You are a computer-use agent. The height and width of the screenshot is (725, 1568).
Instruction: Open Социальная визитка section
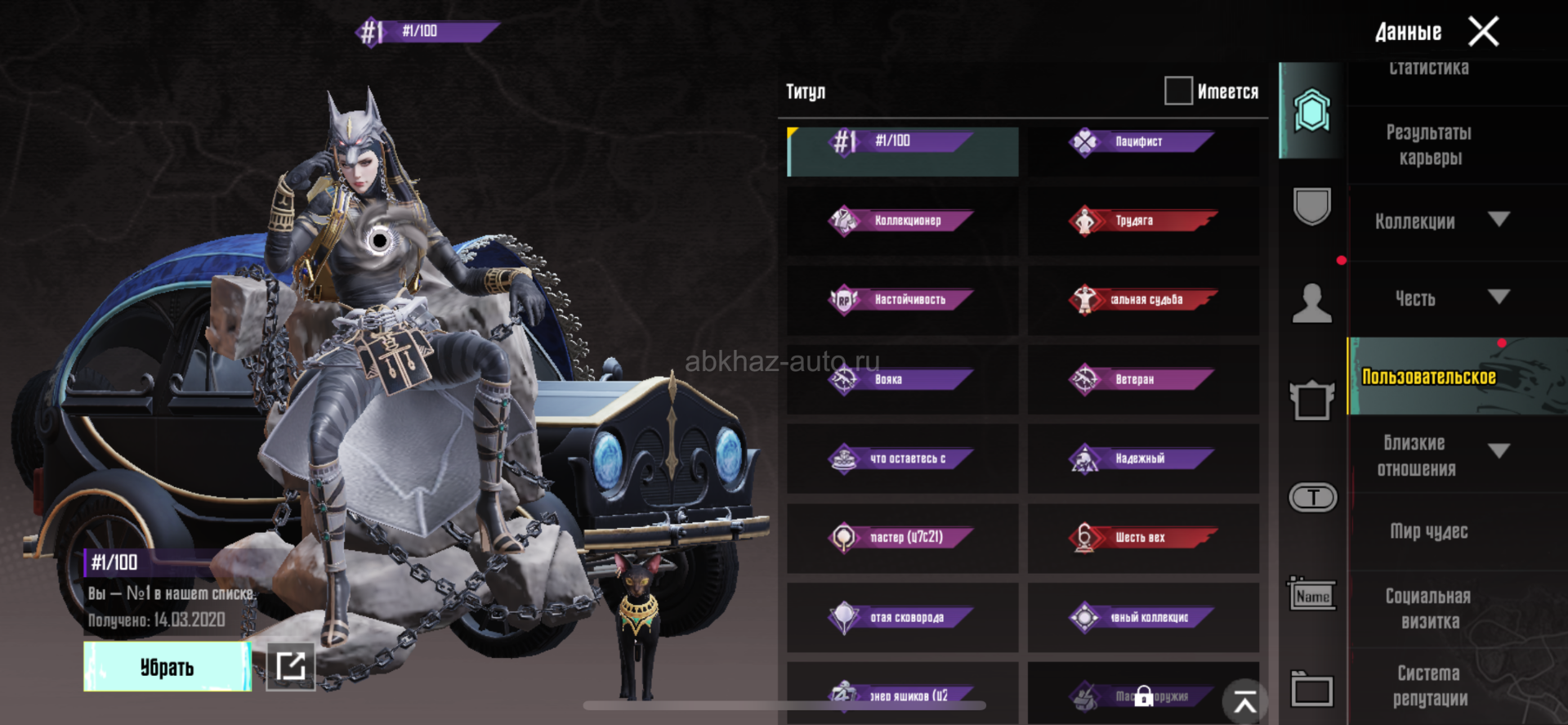pyautogui.click(x=1429, y=609)
